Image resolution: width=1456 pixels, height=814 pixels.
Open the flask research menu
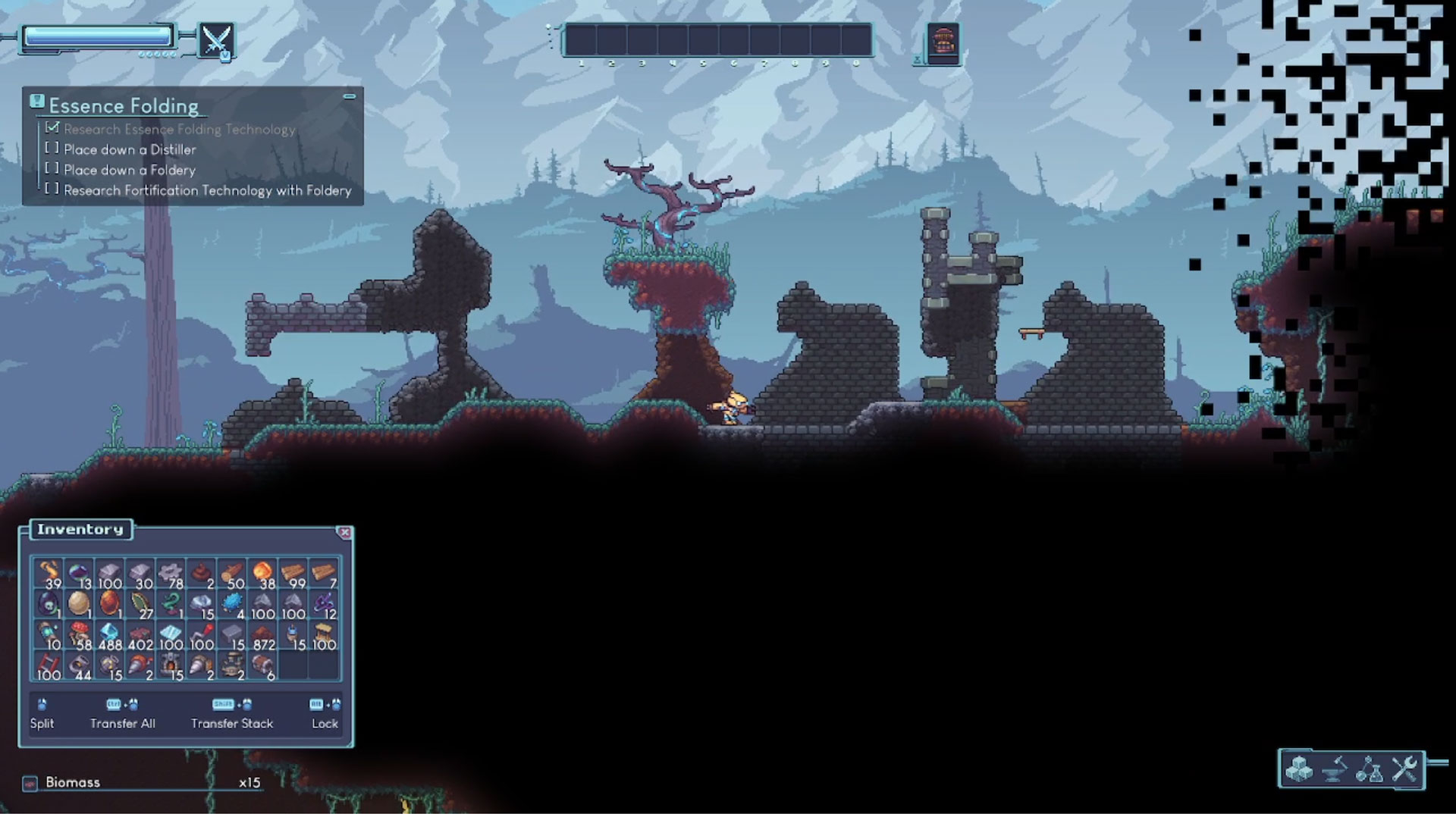[x=1370, y=769]
